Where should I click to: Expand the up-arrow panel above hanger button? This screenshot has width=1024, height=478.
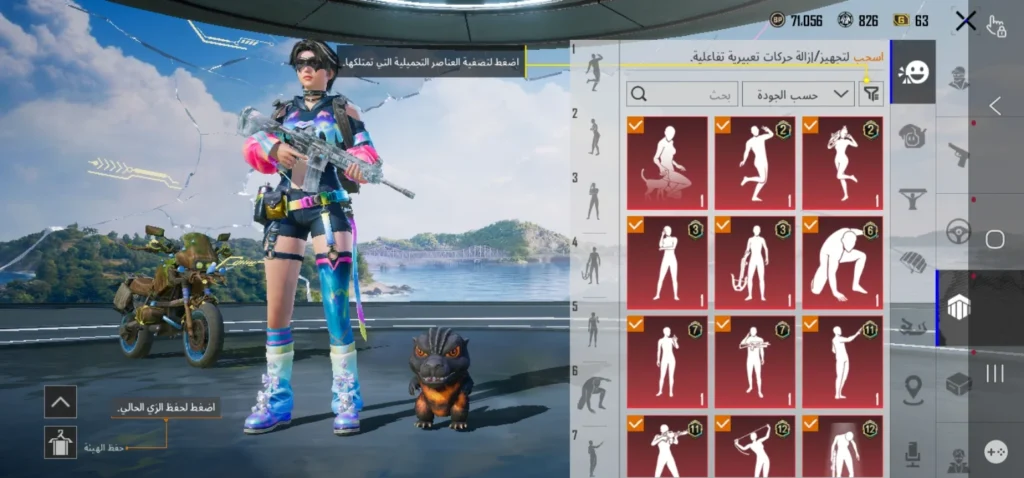(60, 402)
